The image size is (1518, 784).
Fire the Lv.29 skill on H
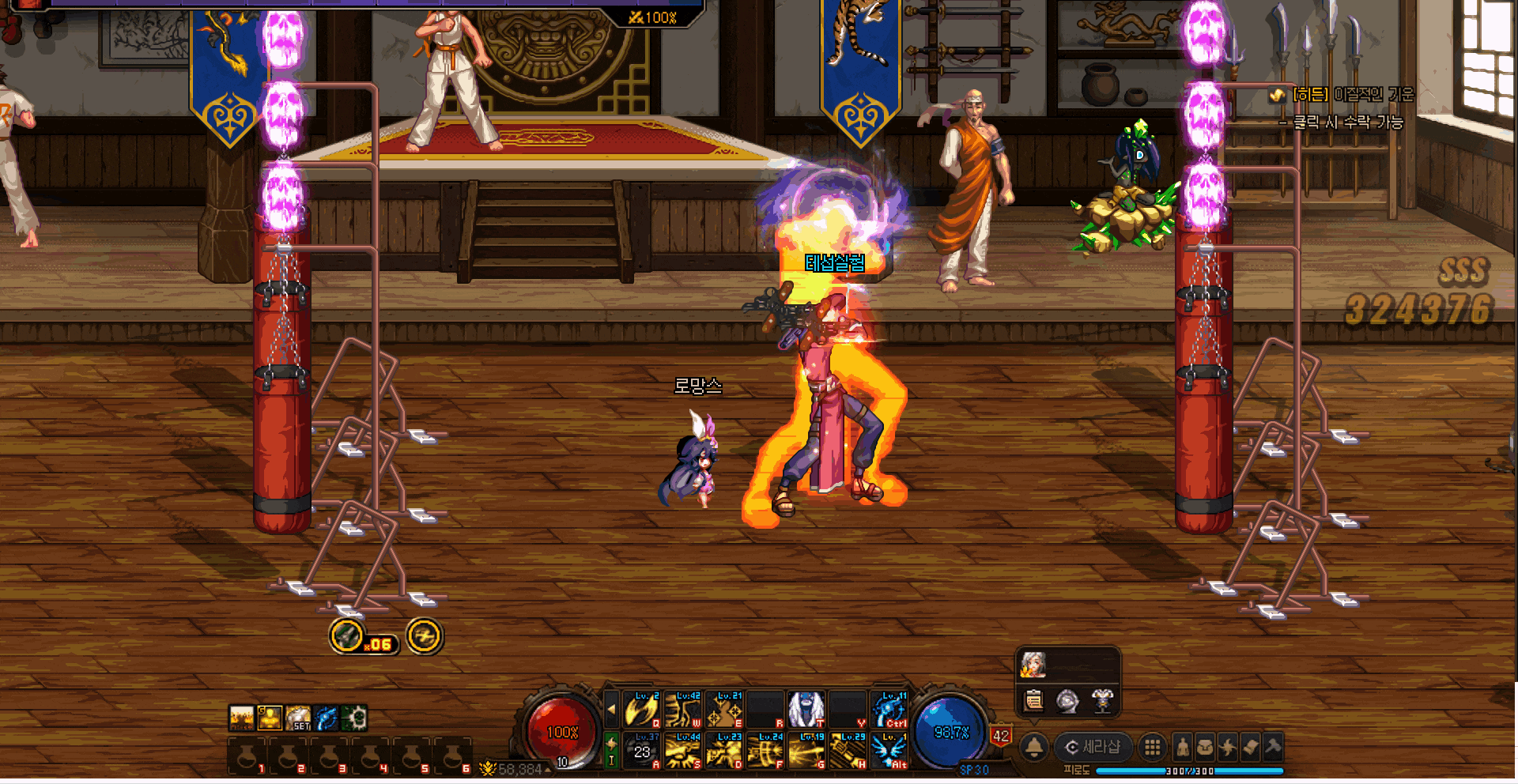848,751
